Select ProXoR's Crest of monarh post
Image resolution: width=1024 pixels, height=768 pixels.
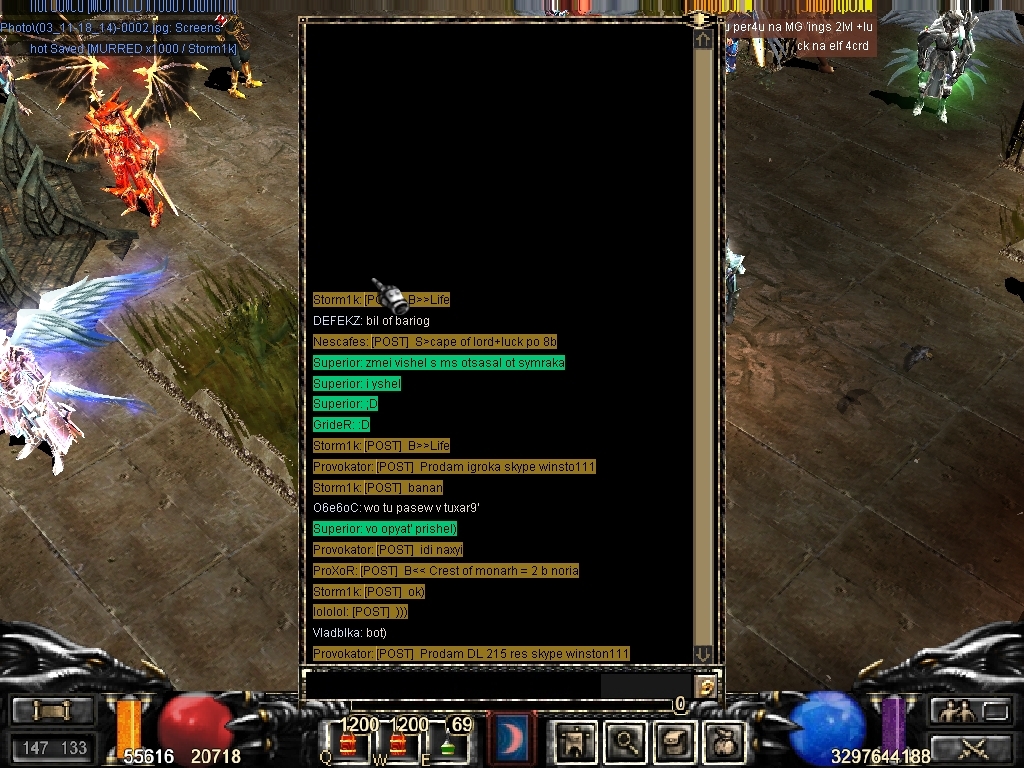(x=446, y=571)
